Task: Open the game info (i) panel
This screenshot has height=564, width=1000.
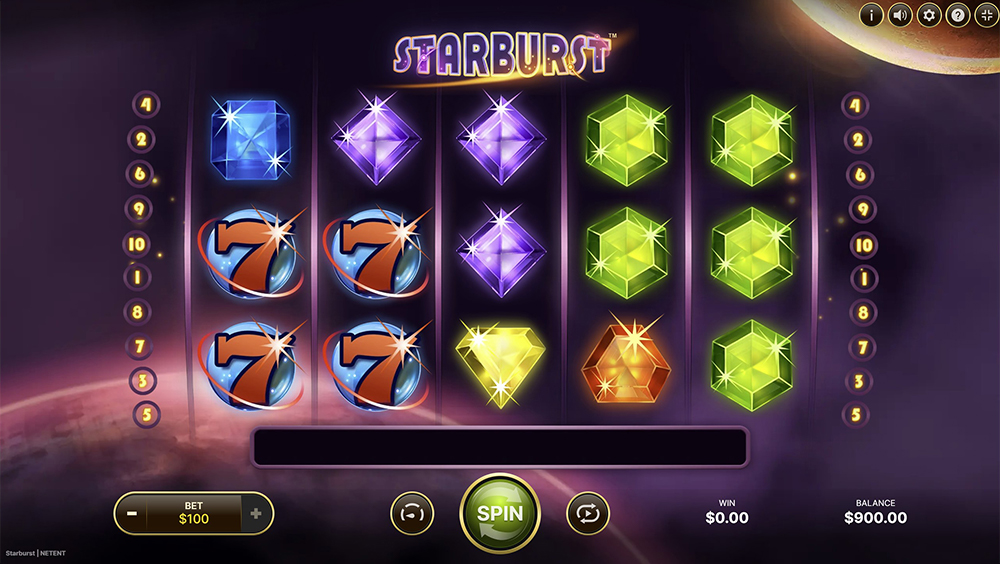Action: click(x=872, y=15)
